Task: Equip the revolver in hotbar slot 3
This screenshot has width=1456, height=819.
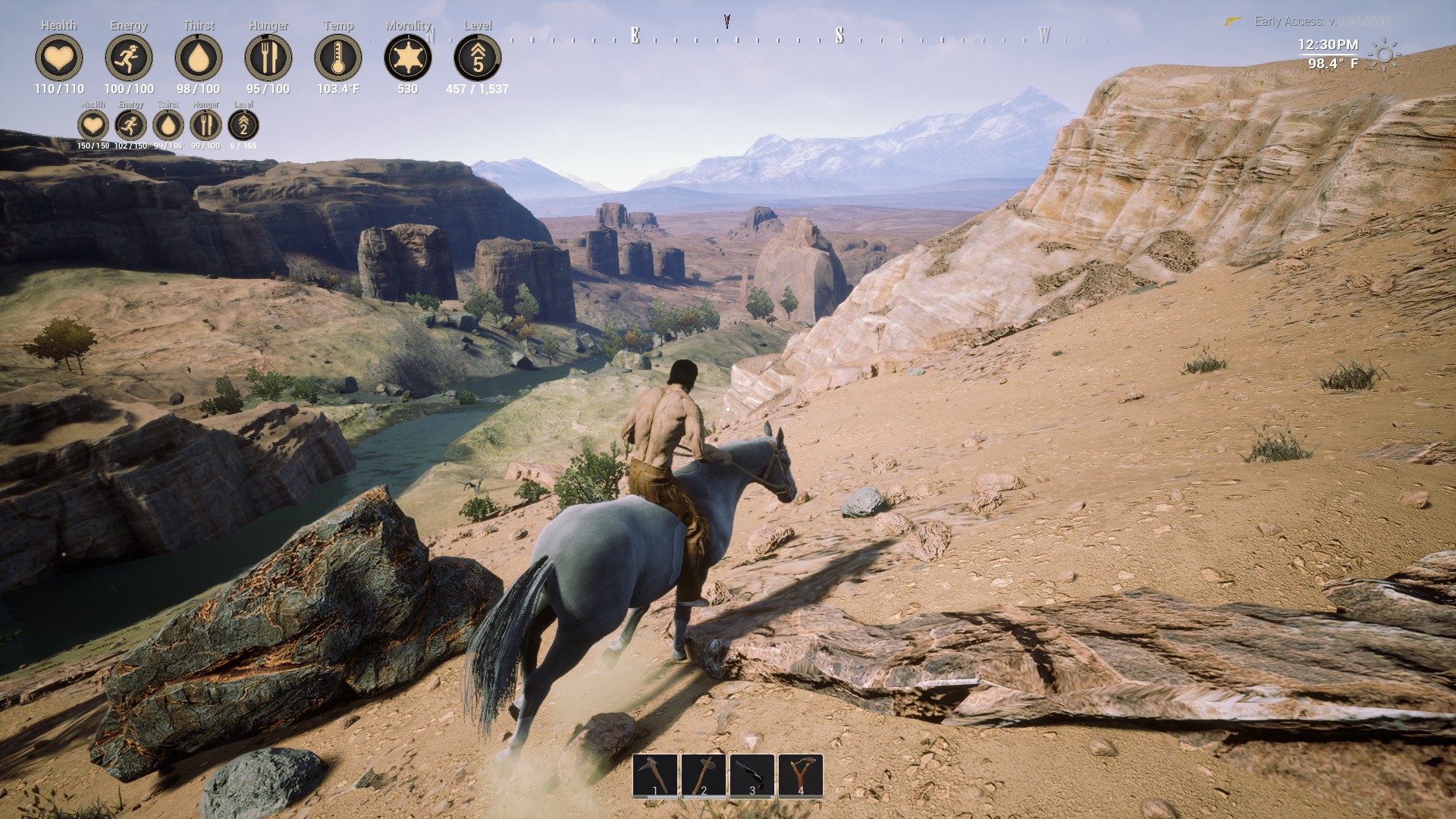Action: 753,773
